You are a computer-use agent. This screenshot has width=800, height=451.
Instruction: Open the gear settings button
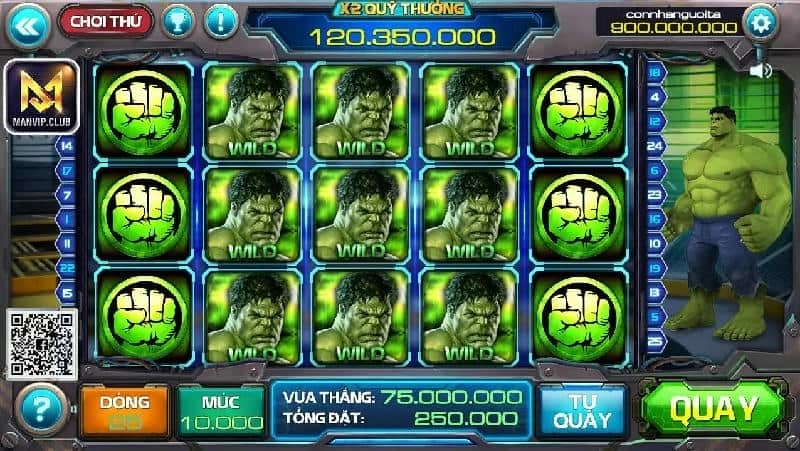[x=762, y=21]
